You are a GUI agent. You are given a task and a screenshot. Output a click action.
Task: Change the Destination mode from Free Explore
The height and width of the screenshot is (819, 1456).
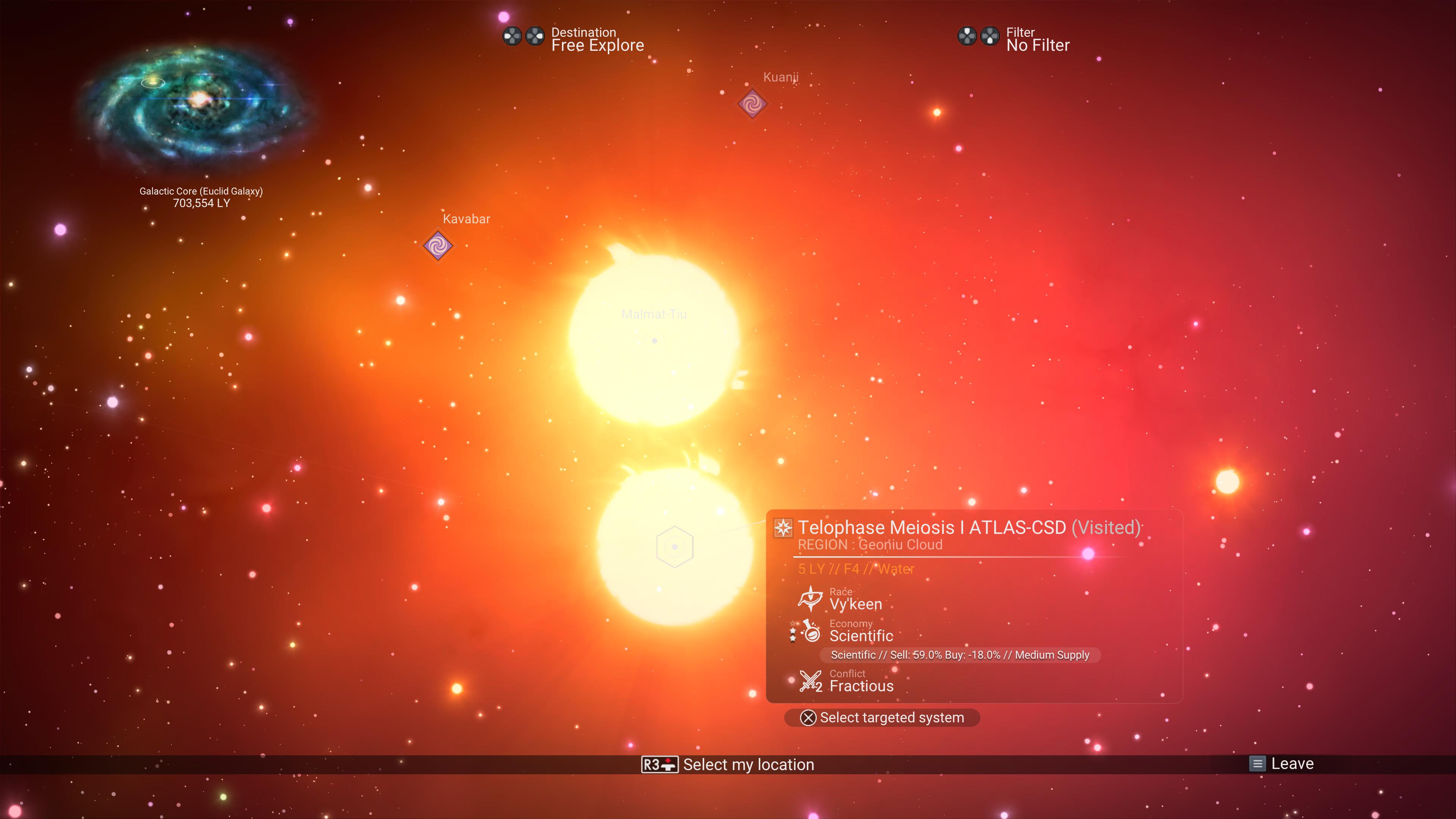597,39
